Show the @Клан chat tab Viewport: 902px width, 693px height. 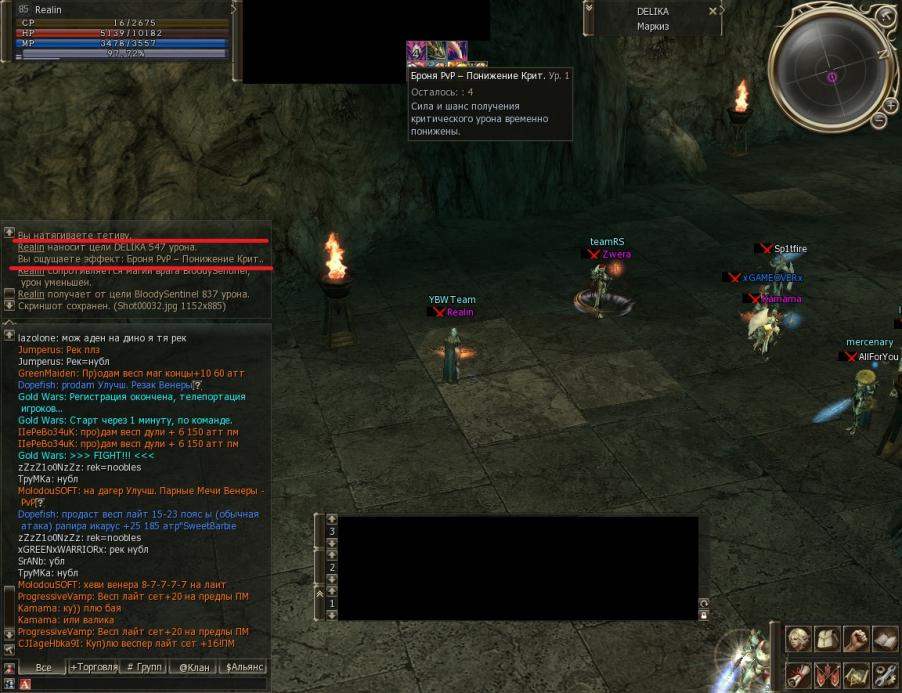[193, 667]
